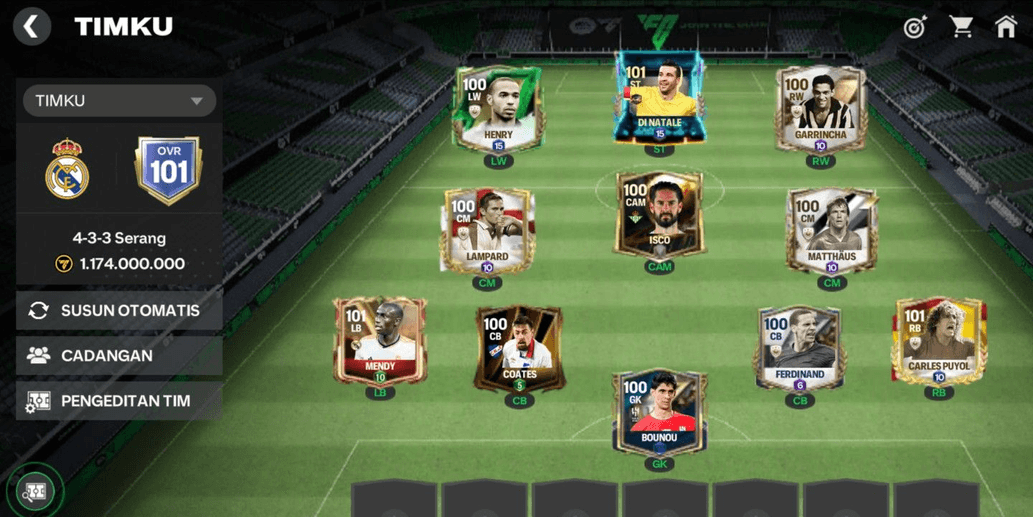Select the Ferdinand CB card
The image size is (1033, 517).
[x=799, y=348]
